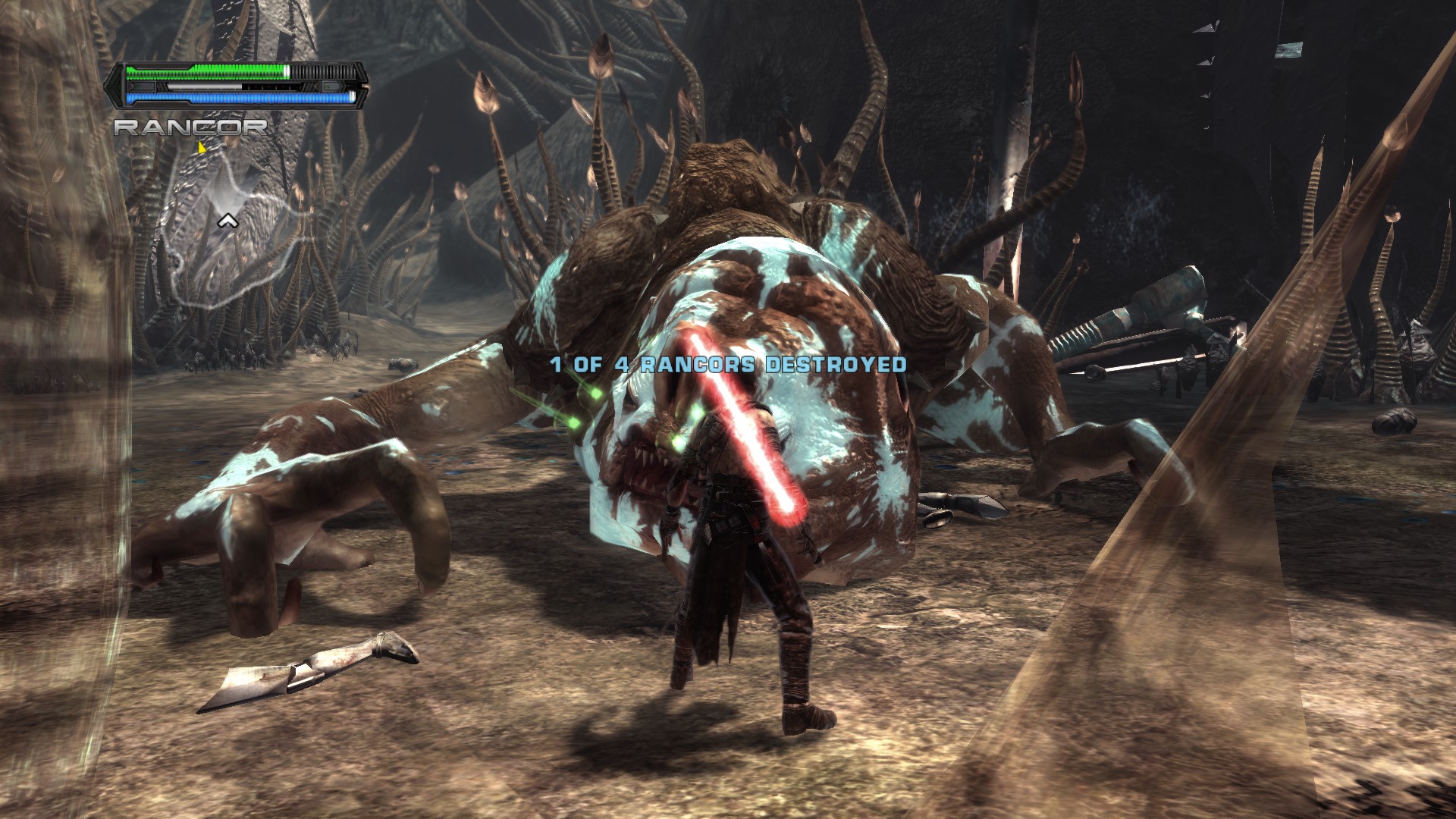This screenshot has width=1456, height=819.
Task: Click the left HUD frame end-cap
Action: coord(113,86)
